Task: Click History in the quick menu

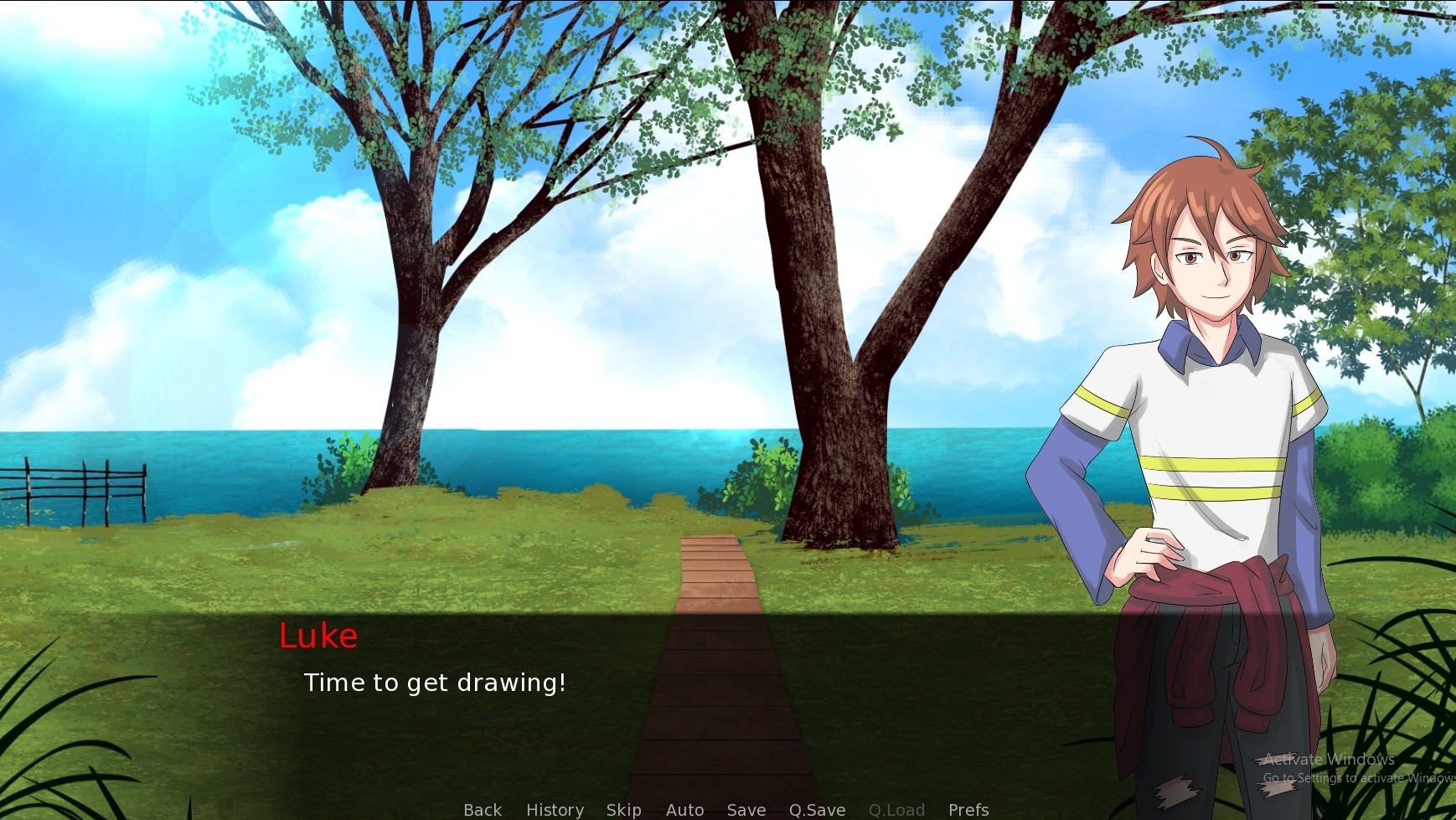Action: click(554, 809)
